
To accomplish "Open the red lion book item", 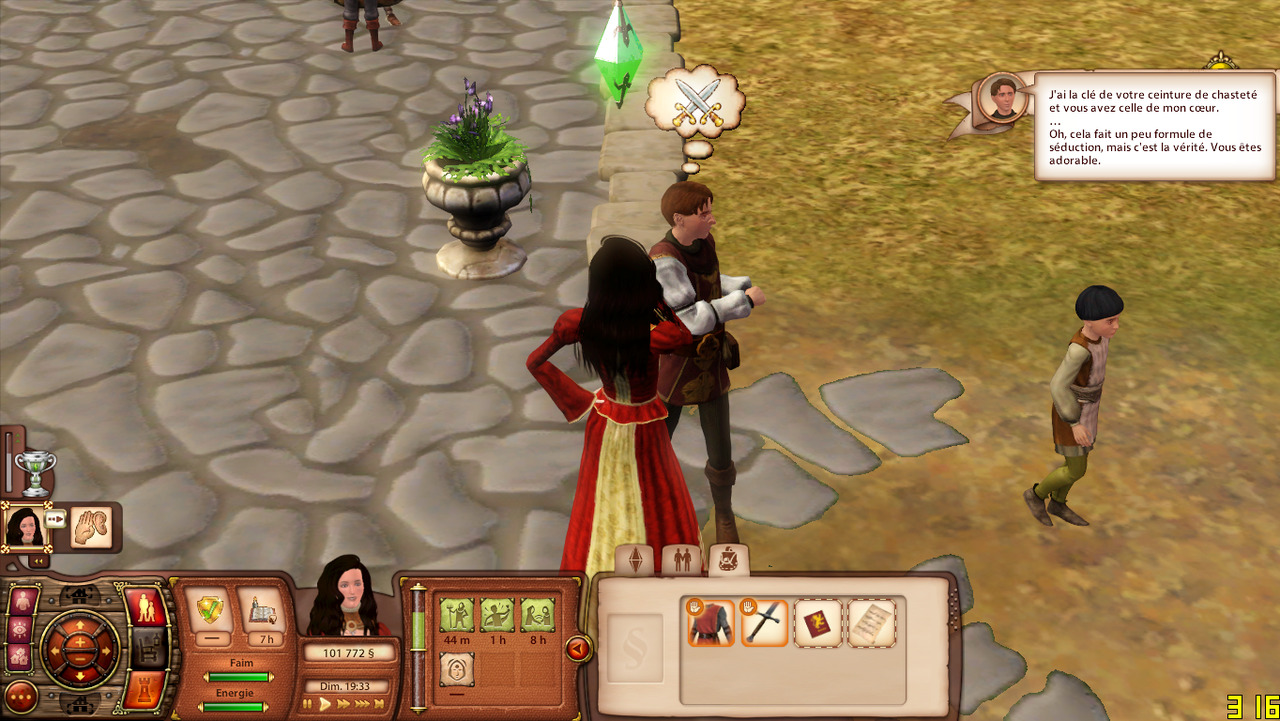I will pos(819,622).
